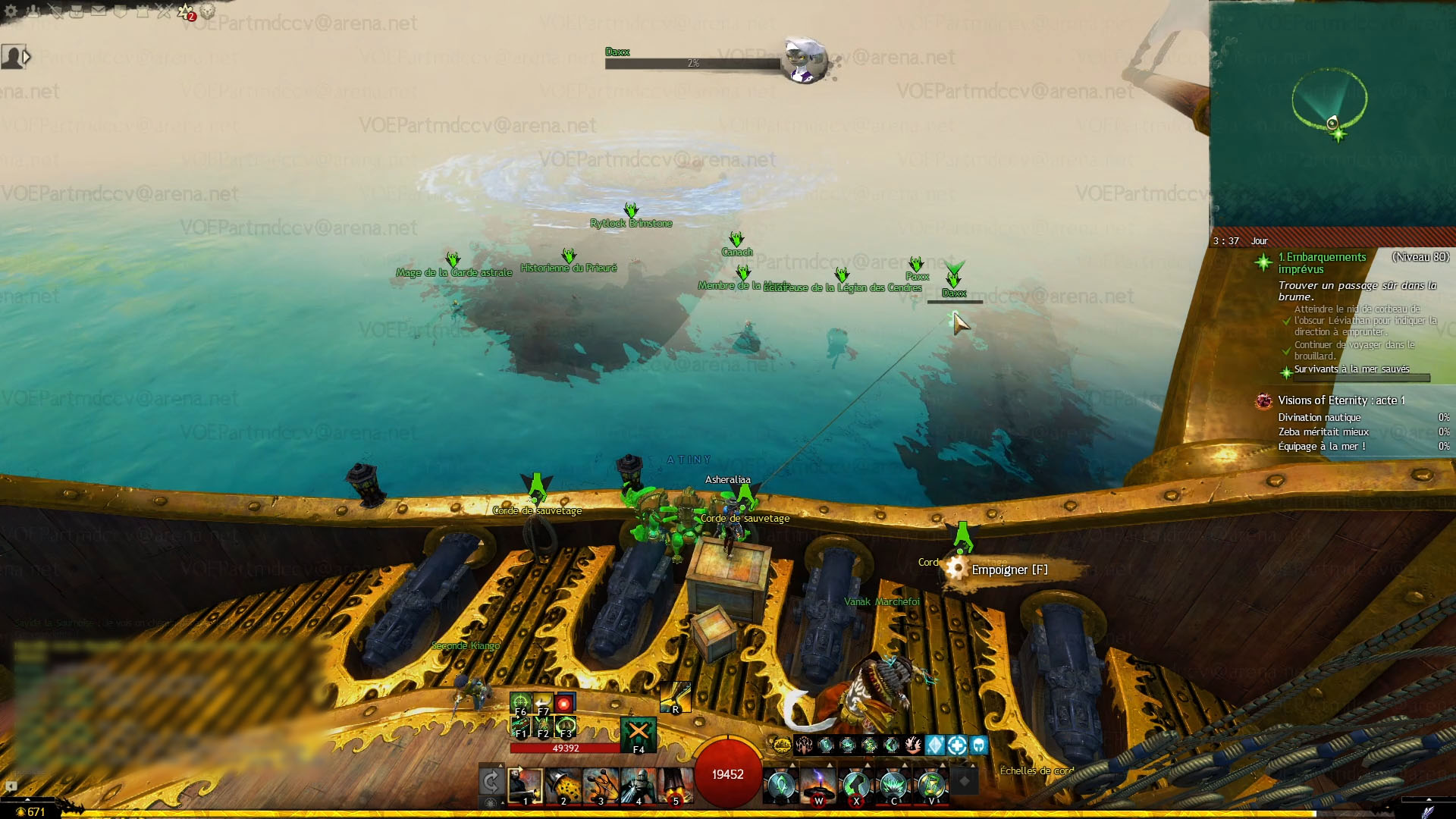Image resolution: width=1456 pixels, height=819 pixels.
Task: Open the mail envelope icon
Action: click(x=99, y=11)
